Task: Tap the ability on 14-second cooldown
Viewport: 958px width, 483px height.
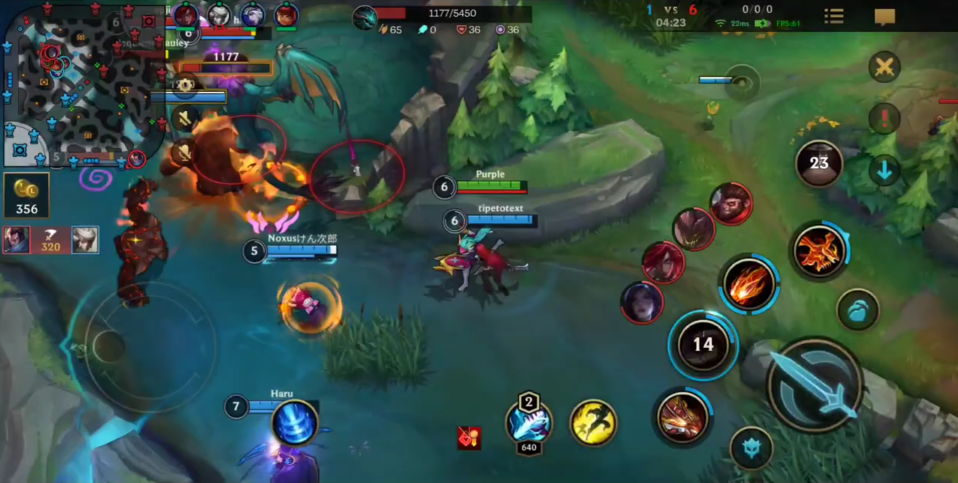Action: 703,345
